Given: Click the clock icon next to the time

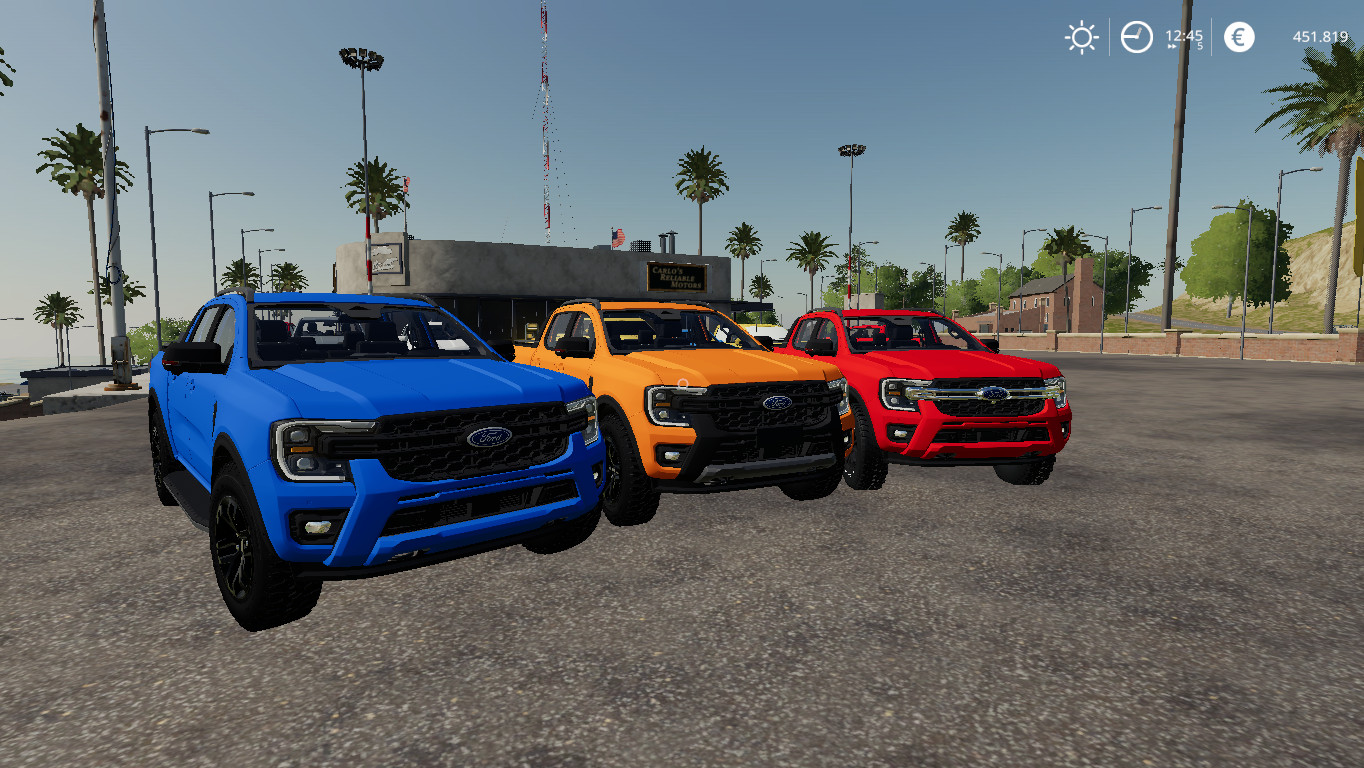Looking at the screenshot, I should pos(1135,35).
